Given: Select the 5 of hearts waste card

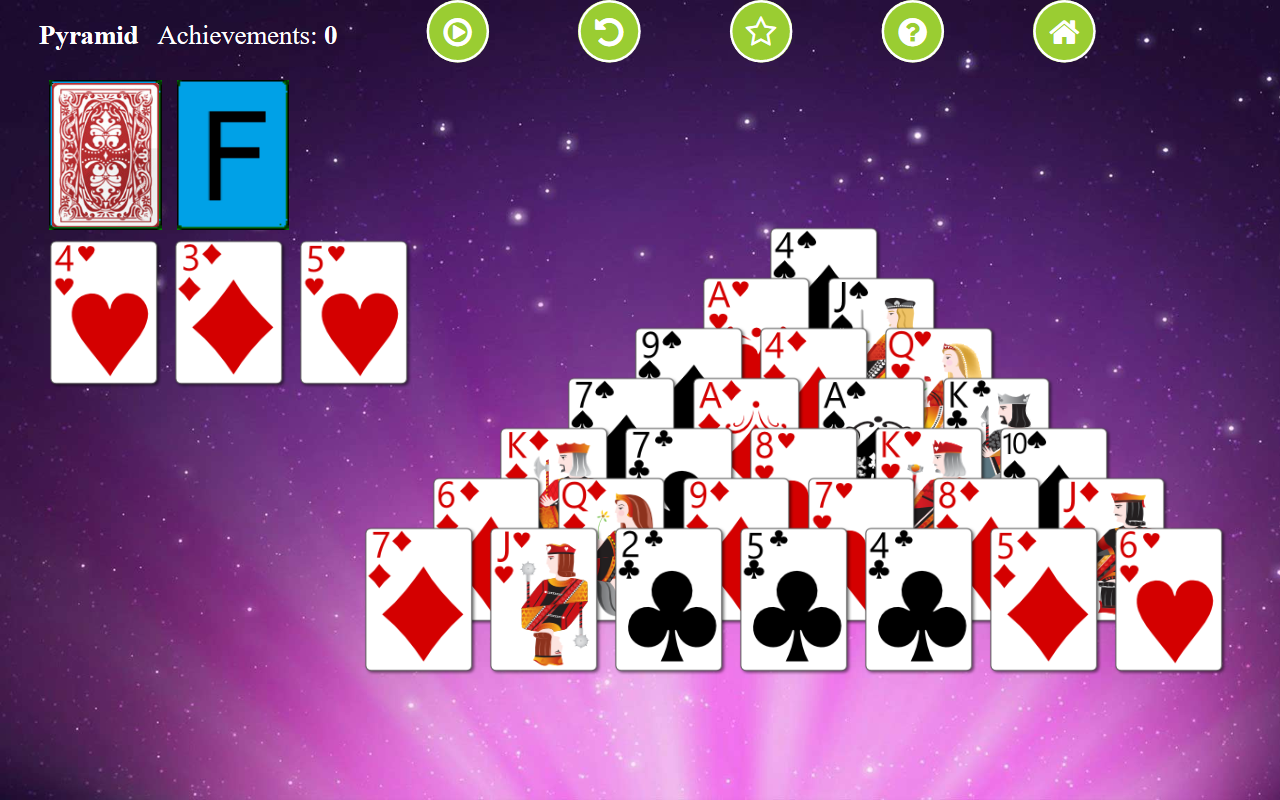Looking at the screenshot, I should point(354,312).
